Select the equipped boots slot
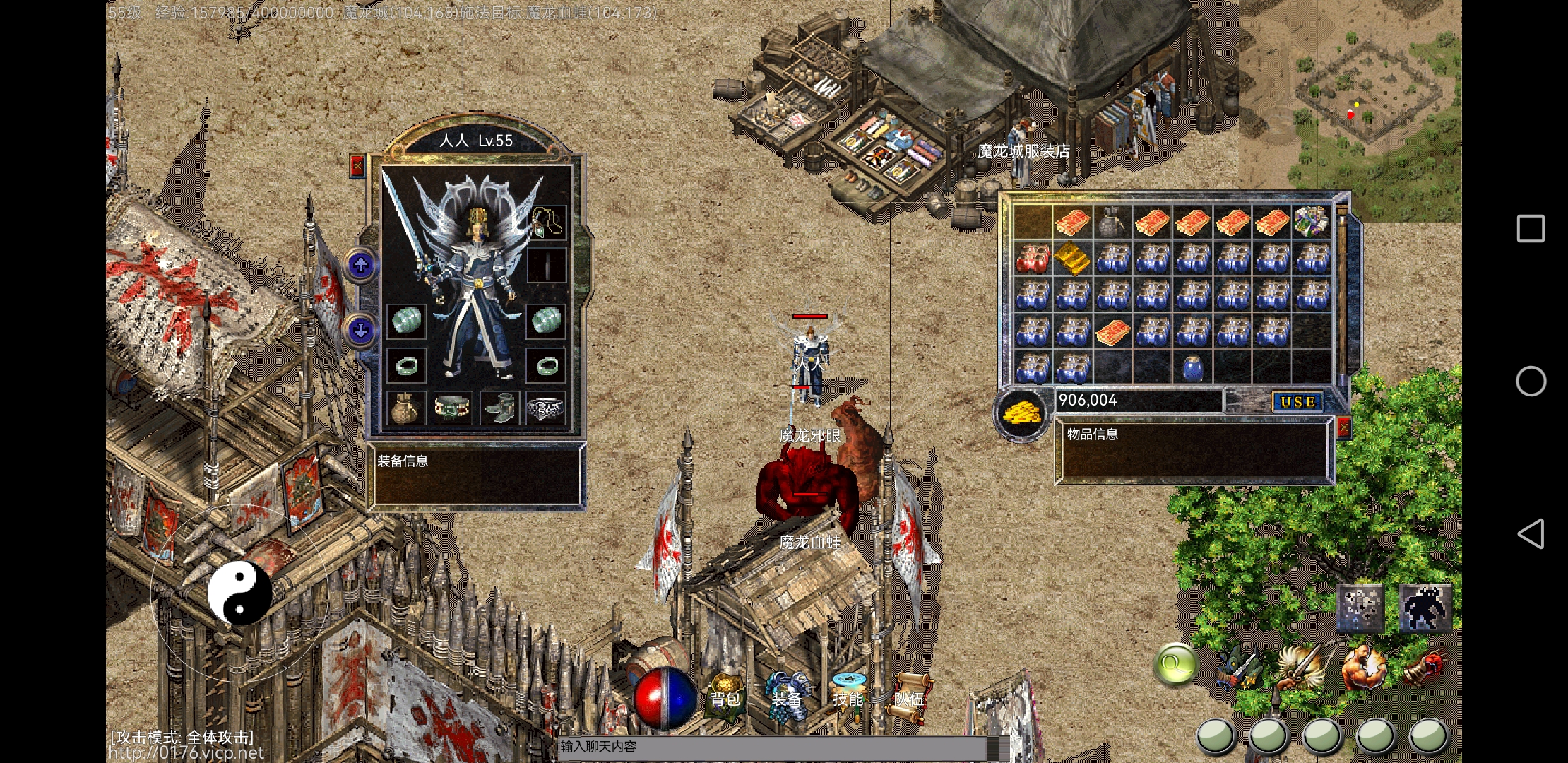 point(500,409)
